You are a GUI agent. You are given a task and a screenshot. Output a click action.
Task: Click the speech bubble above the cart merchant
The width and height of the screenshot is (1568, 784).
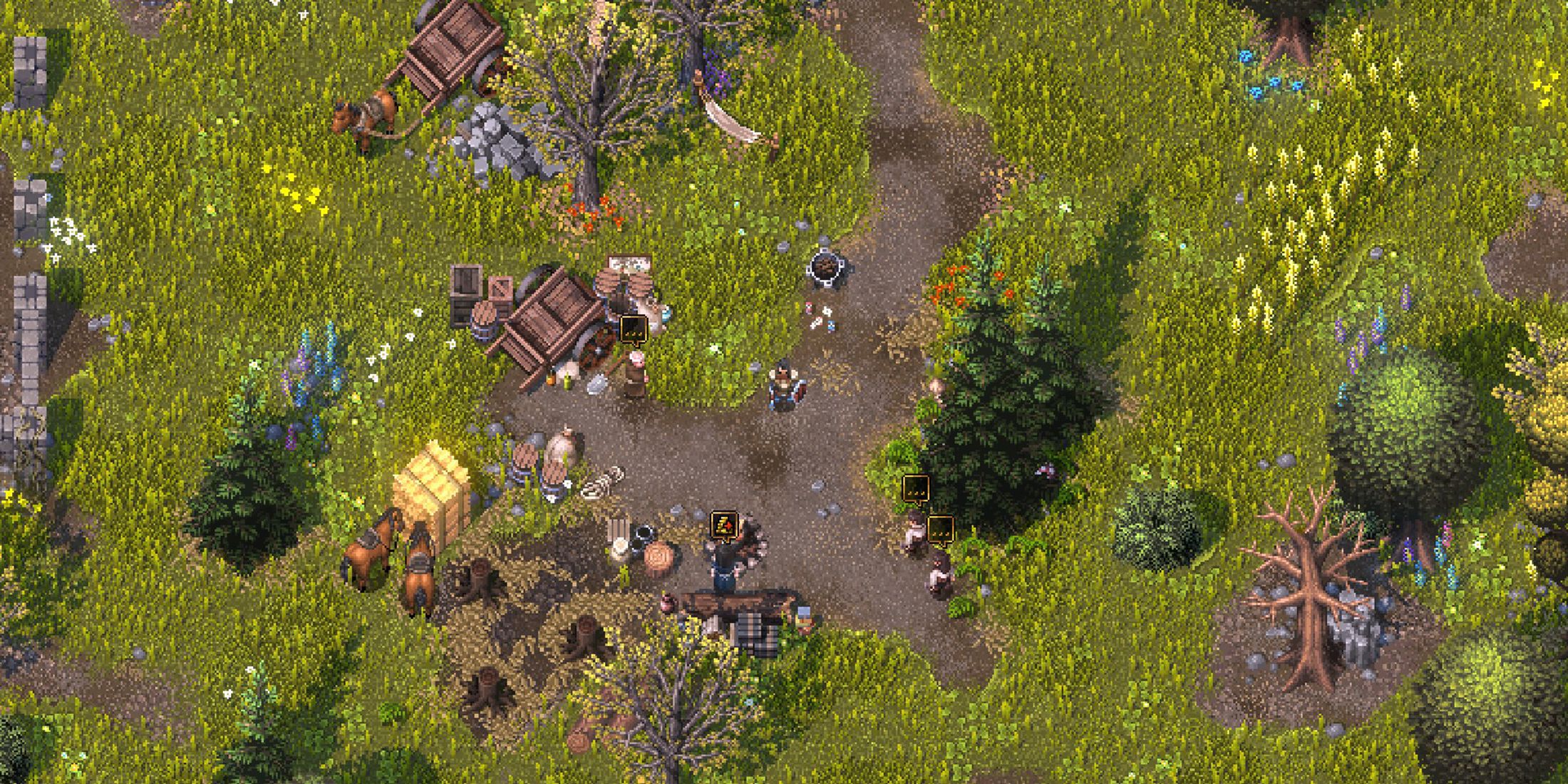tap(633, 329)
